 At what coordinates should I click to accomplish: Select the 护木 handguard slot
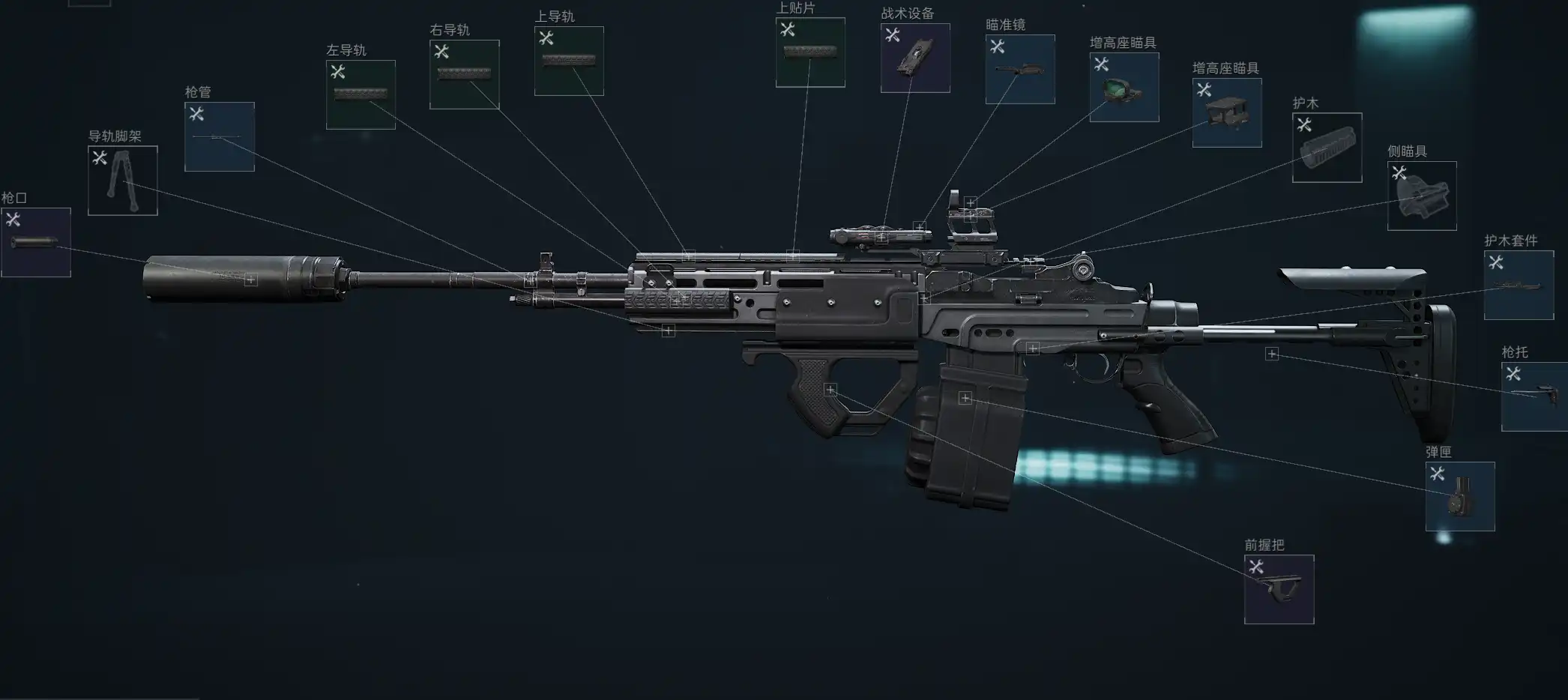click(x=1327, y=148)
